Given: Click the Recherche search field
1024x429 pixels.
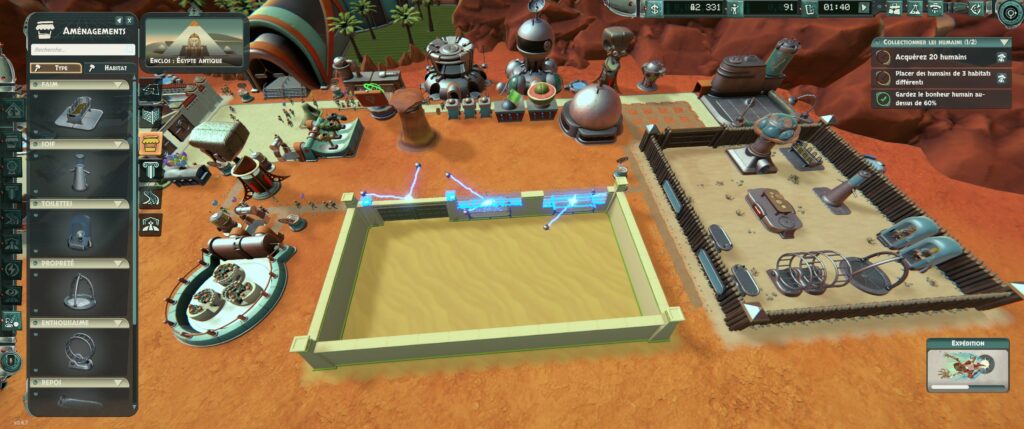Looking at the screenshot, I should click(x=82, y=48).
